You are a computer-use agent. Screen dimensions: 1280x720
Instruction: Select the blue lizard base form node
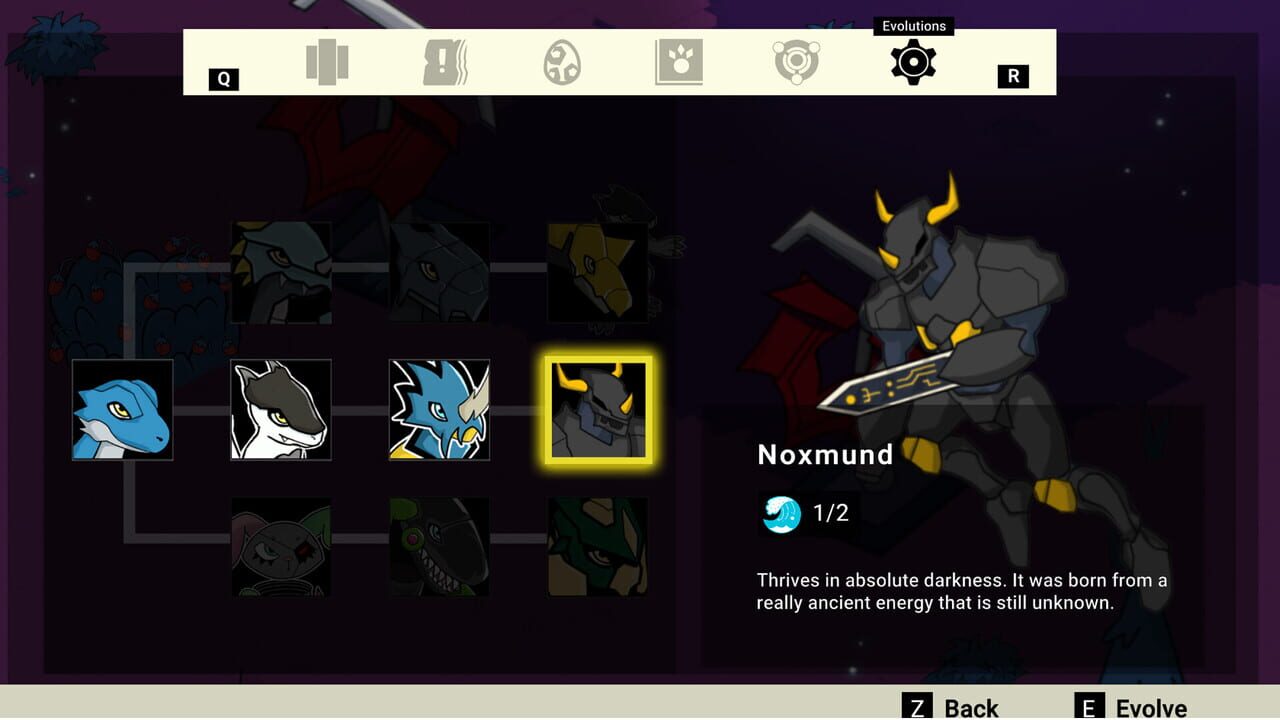click(x=122, y=408)
